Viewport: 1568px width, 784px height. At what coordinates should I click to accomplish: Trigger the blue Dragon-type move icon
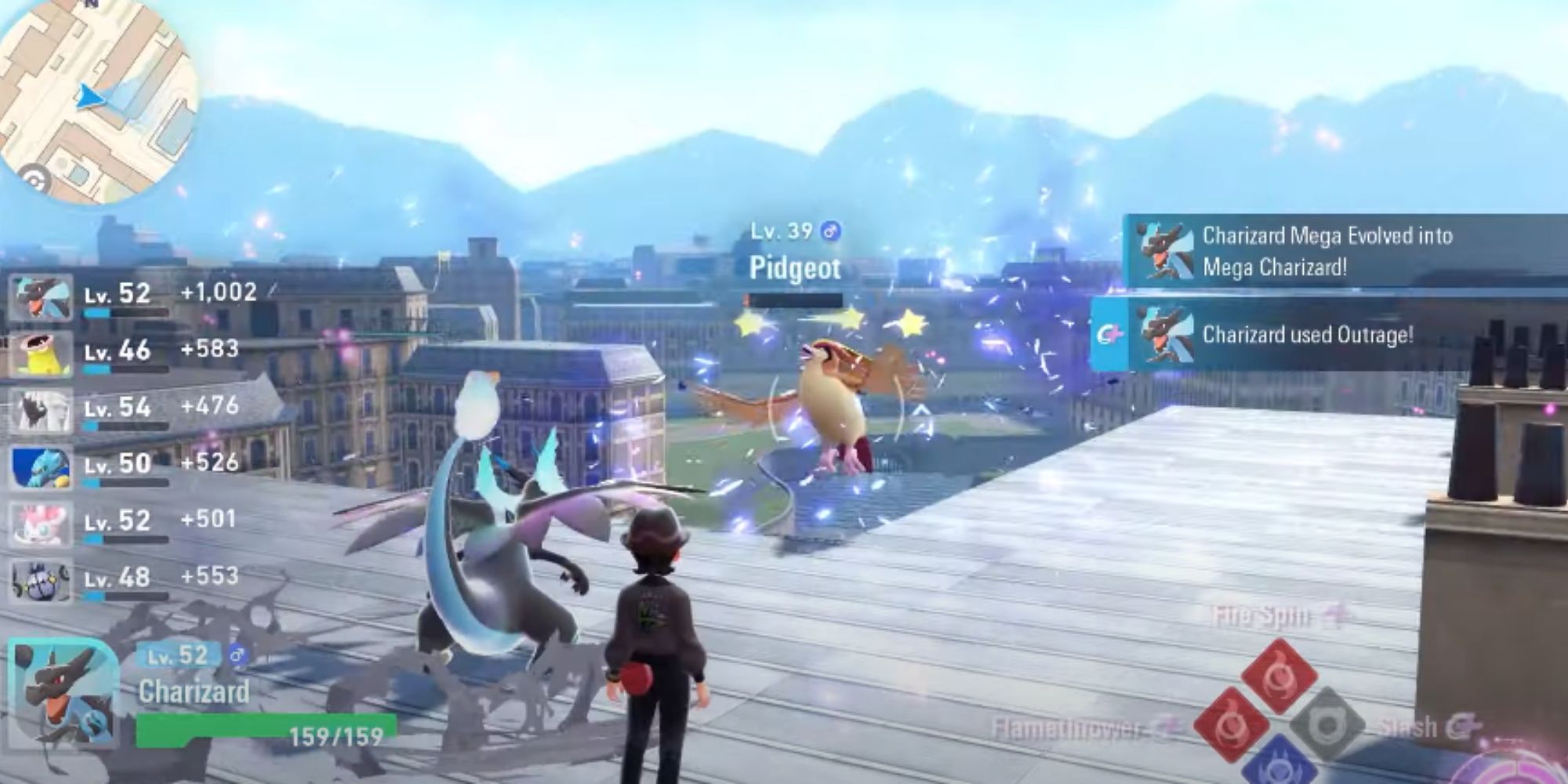[1278, 764]
